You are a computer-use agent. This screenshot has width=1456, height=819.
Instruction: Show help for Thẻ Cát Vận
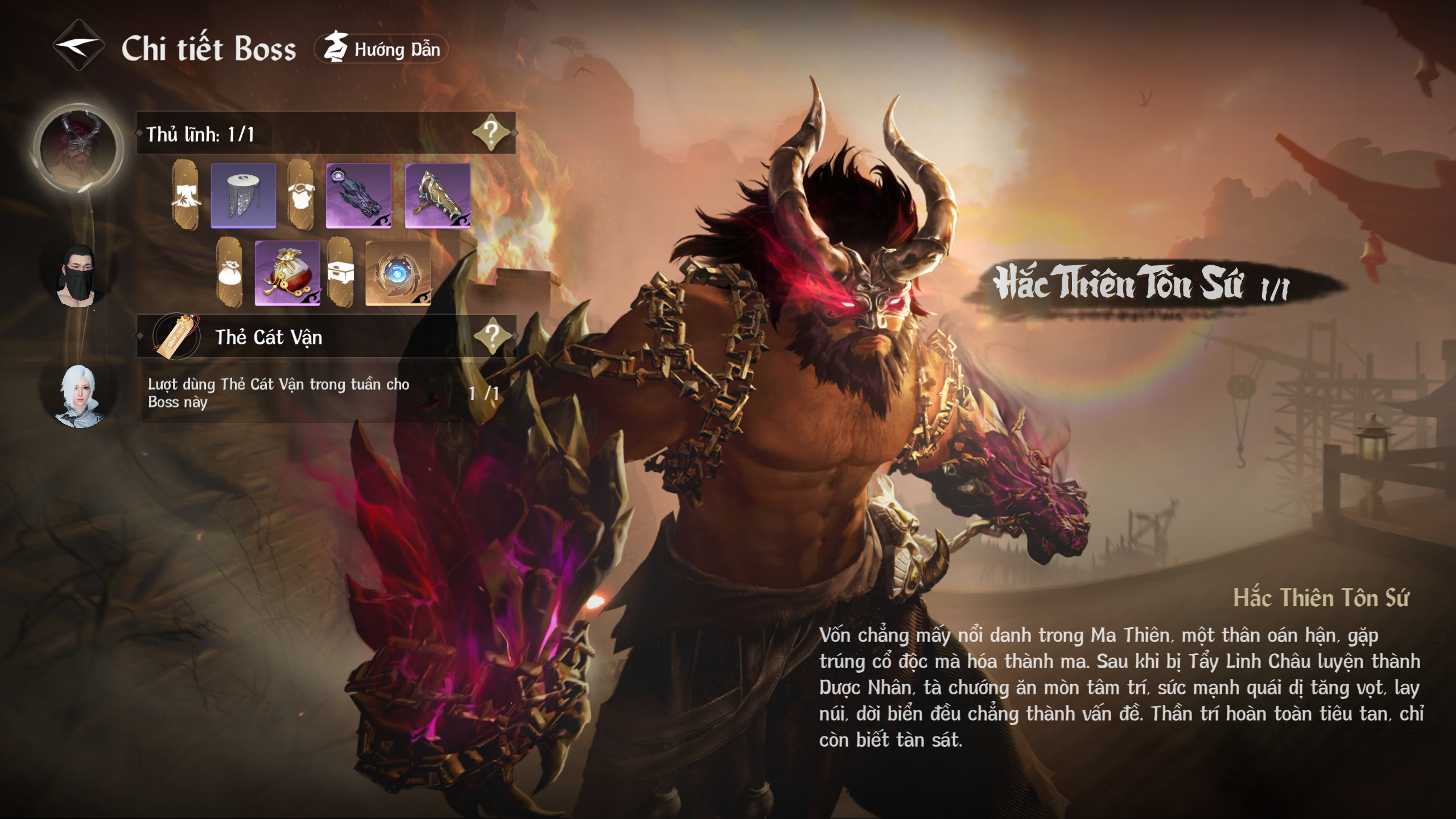click(x=492, y=336)
